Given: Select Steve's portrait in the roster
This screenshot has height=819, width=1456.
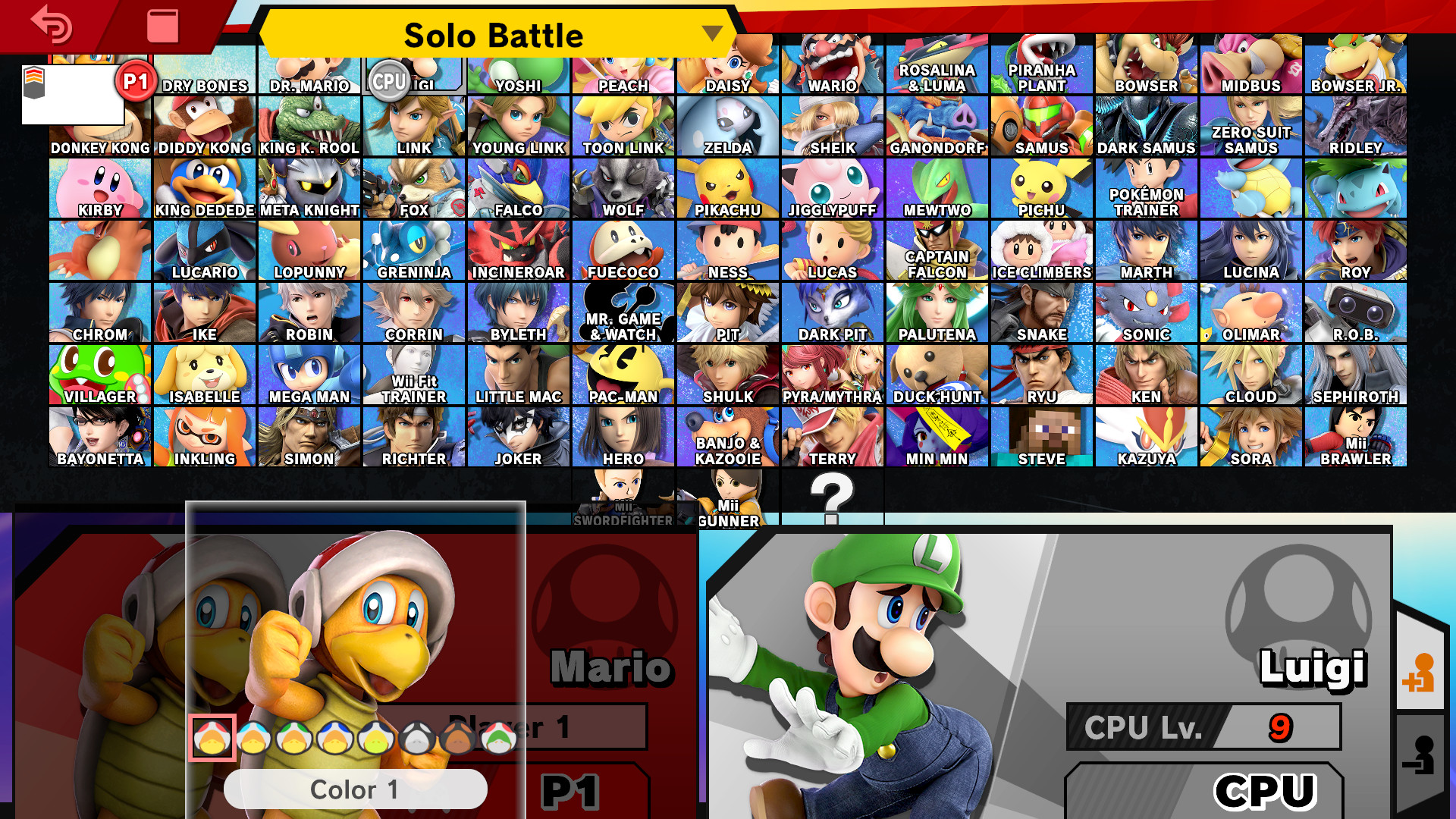Looking at the screenshot, I should 1040,437.
